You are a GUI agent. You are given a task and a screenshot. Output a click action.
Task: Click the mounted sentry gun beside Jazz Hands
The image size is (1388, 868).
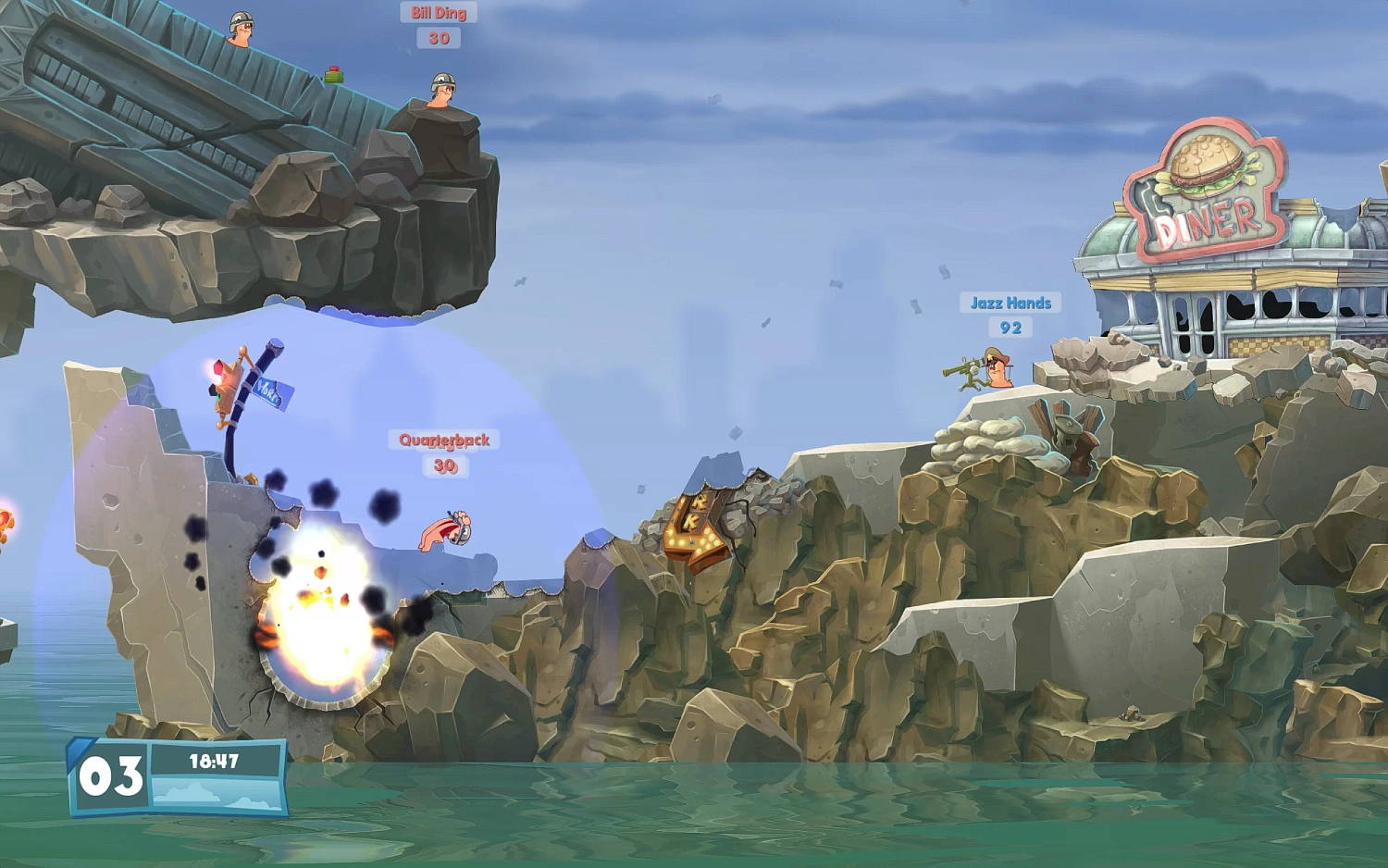click(x=970, y=370)
